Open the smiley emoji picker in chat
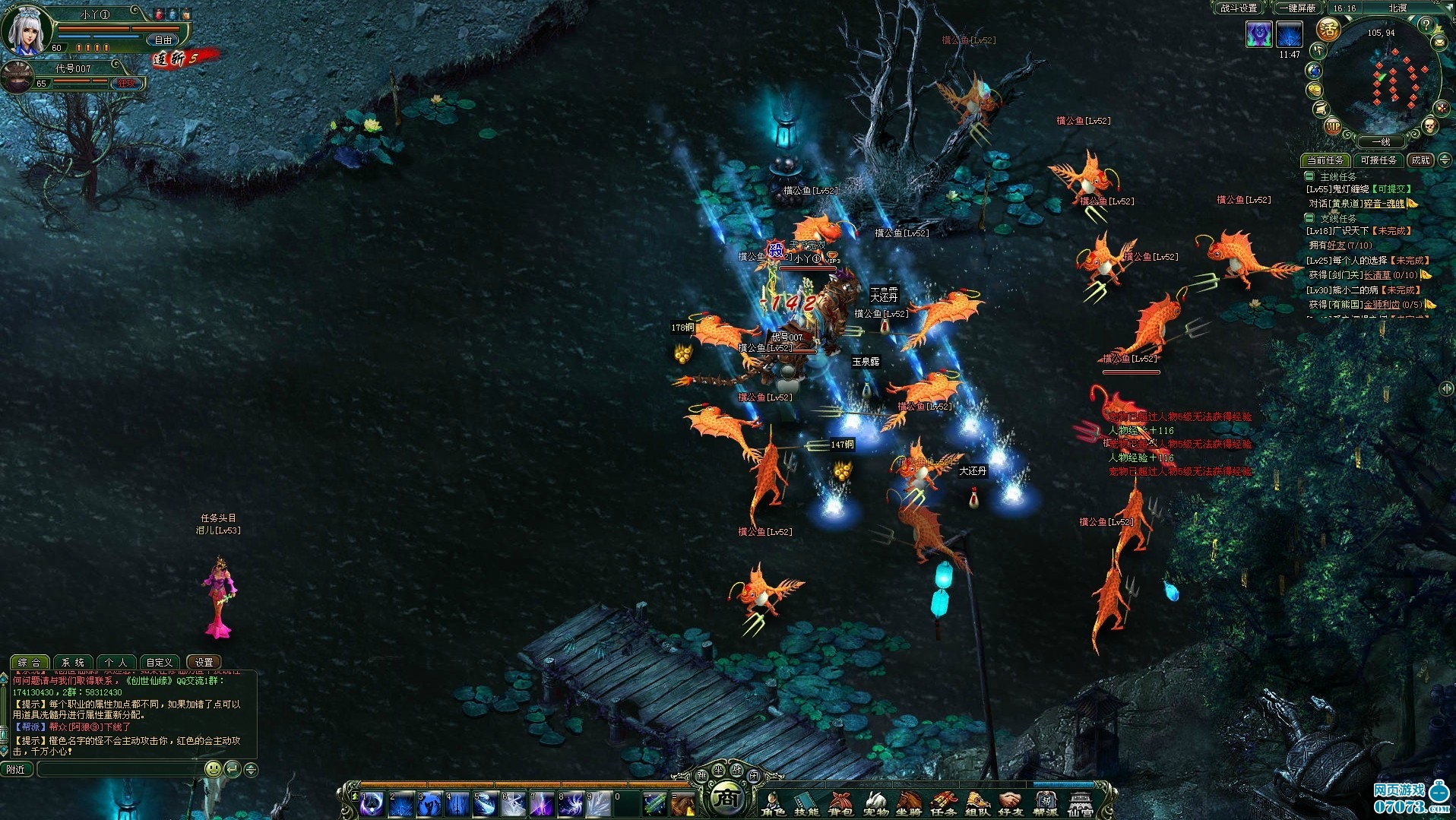 coord(214,770)
